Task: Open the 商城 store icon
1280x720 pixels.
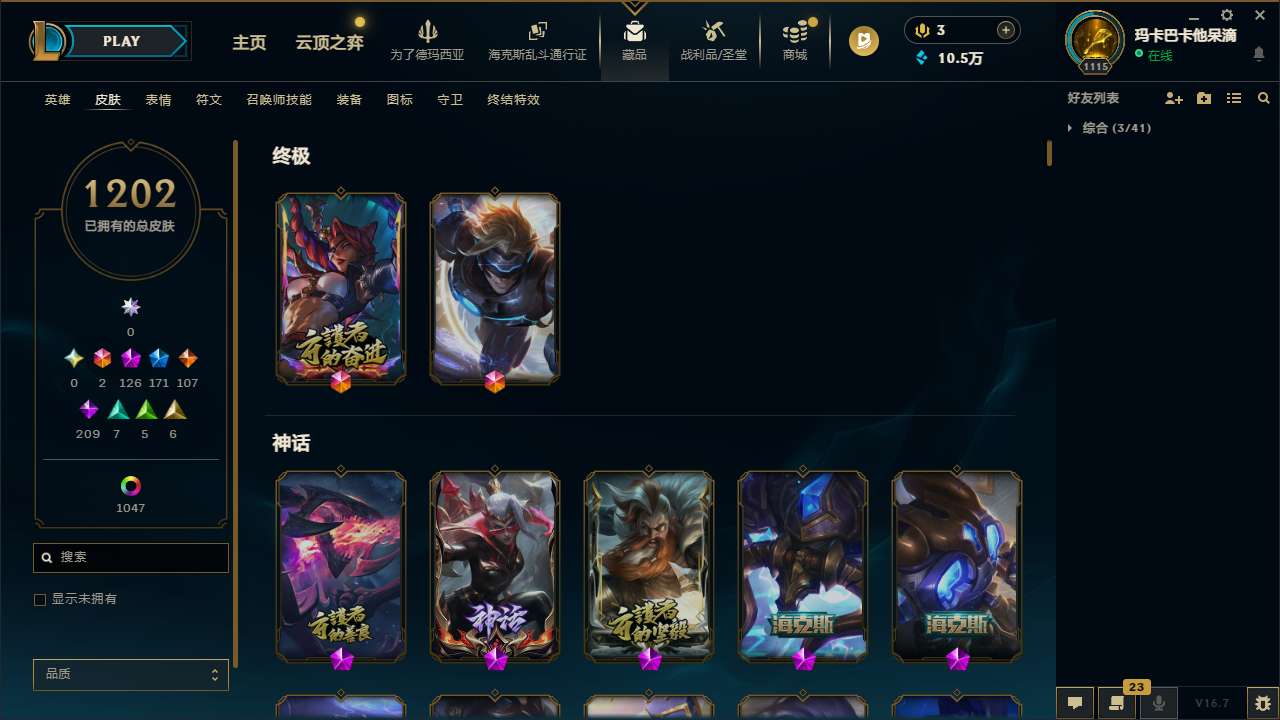Action: (794, 33)
